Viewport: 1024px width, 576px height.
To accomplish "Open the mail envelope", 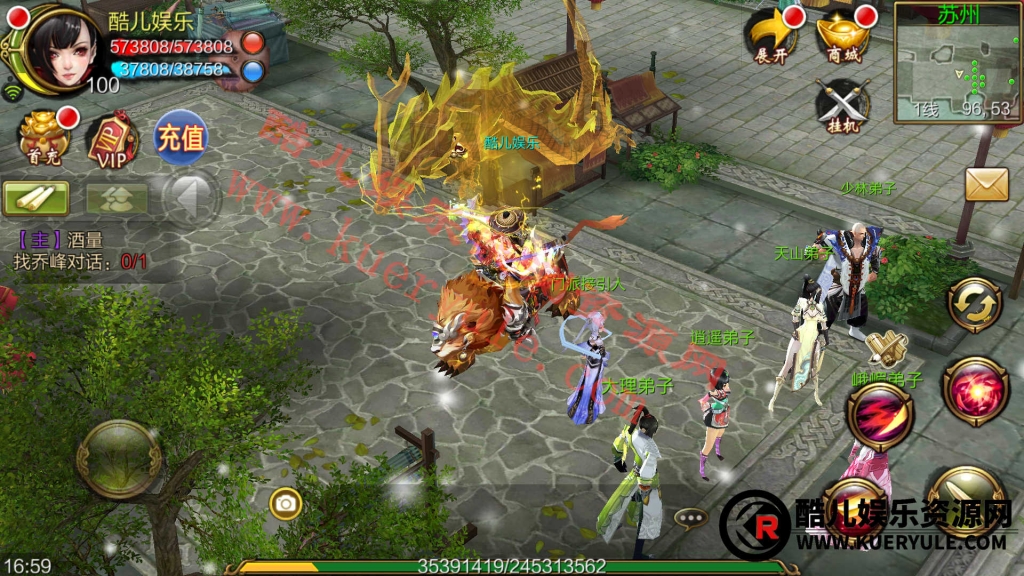I will click(x=986, y=184).
